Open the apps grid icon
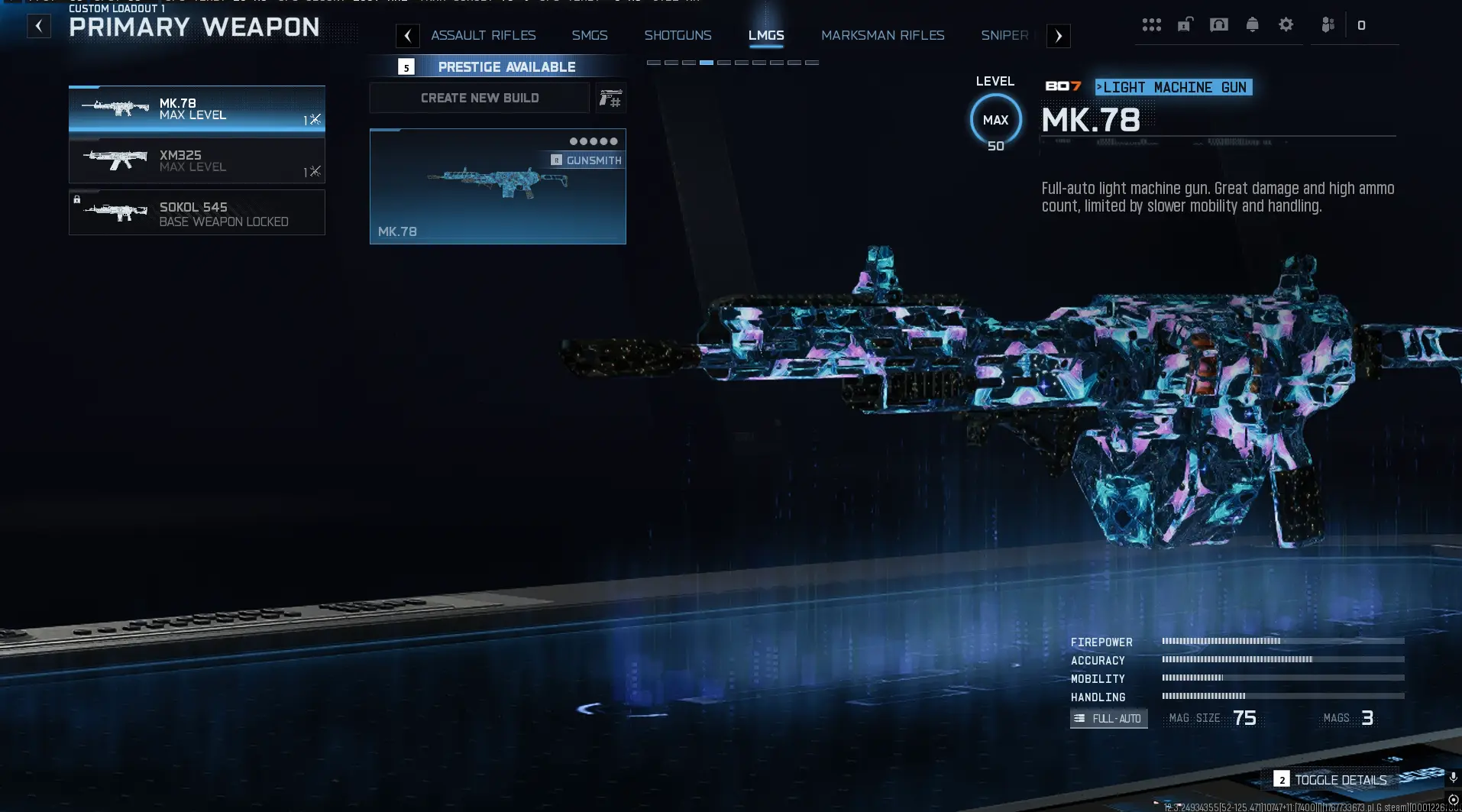The image size is (1462, 812). (x=1153, y=24)
